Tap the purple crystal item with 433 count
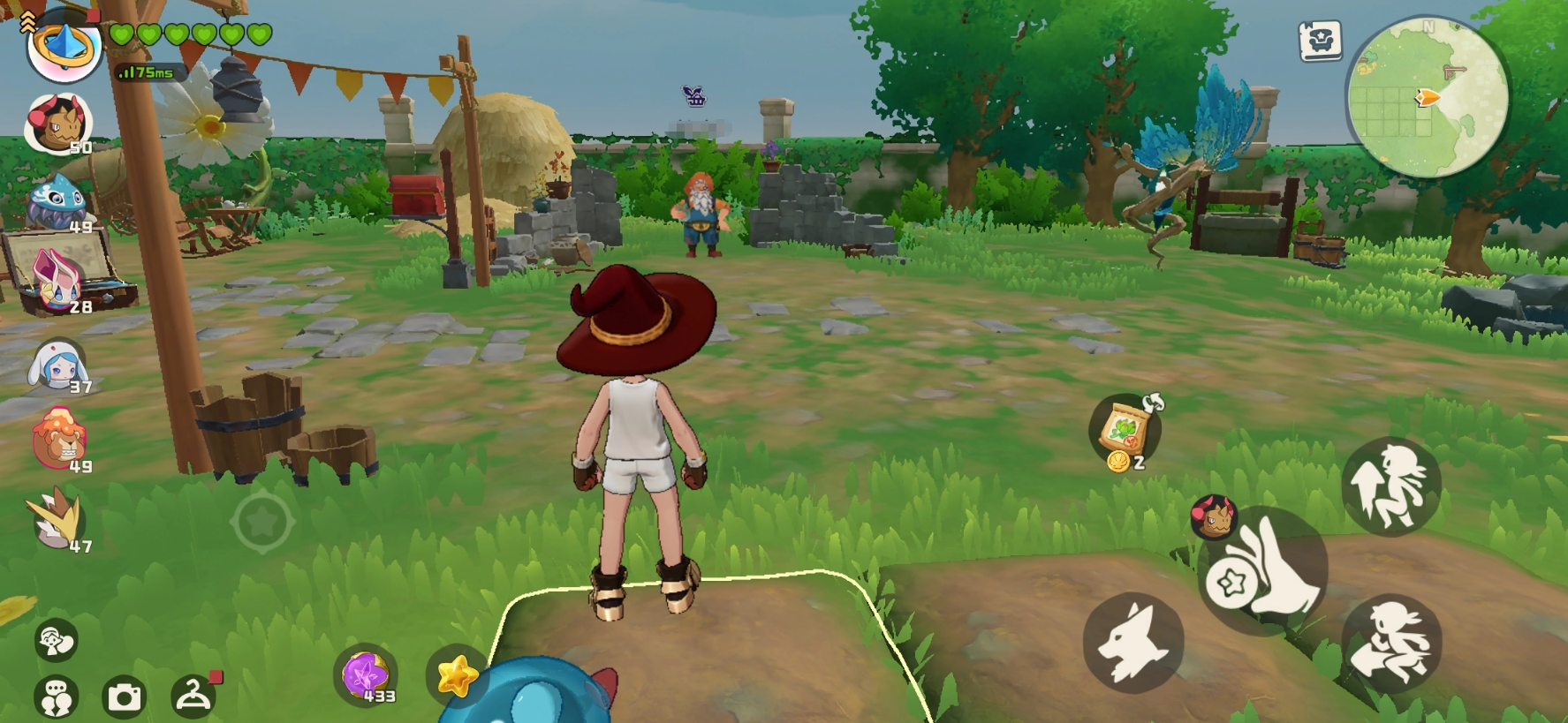Screen dimensions: 1568x723 pyautogui.click(x=366, y=676)
